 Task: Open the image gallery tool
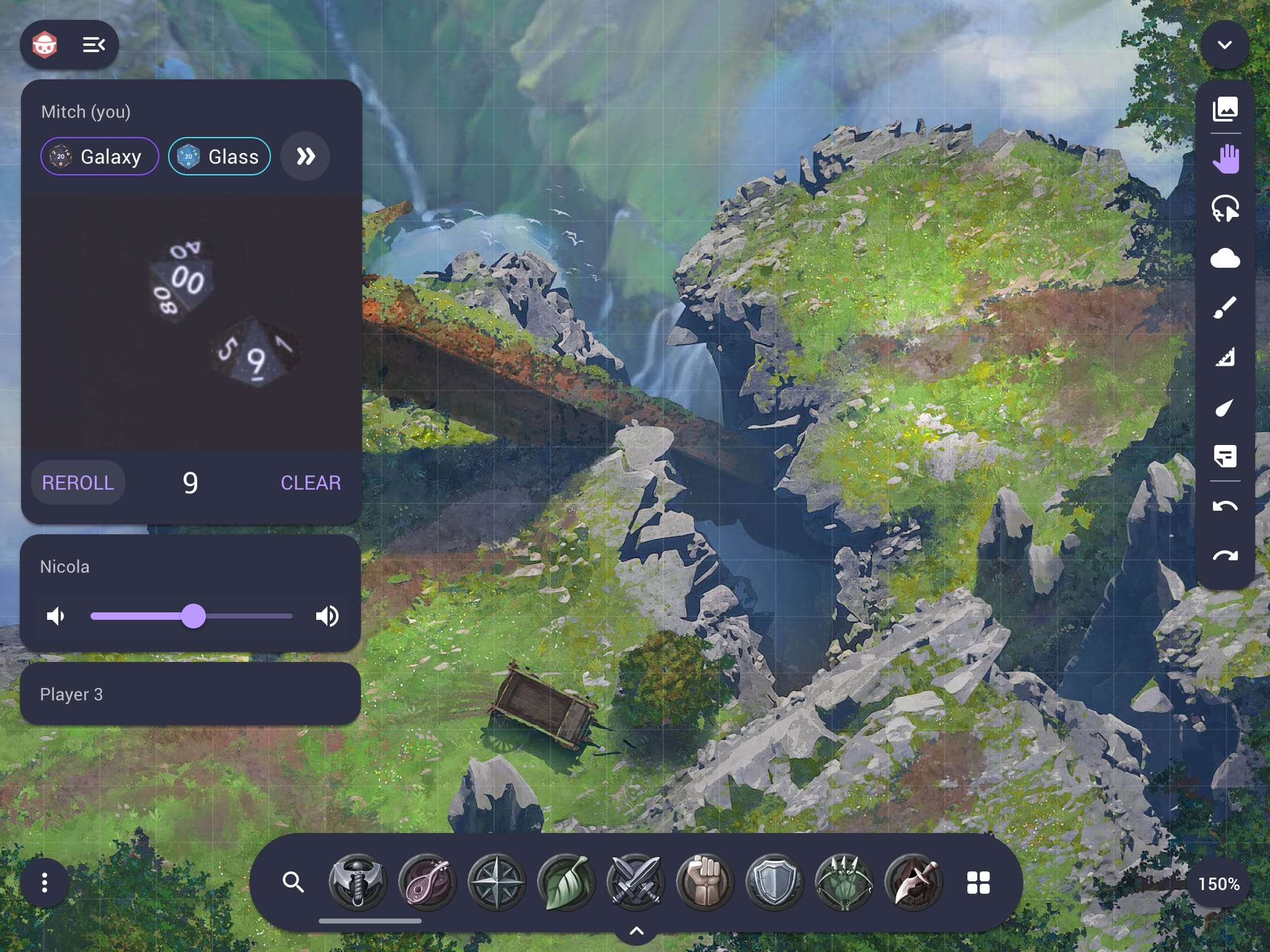[1225, 109]
